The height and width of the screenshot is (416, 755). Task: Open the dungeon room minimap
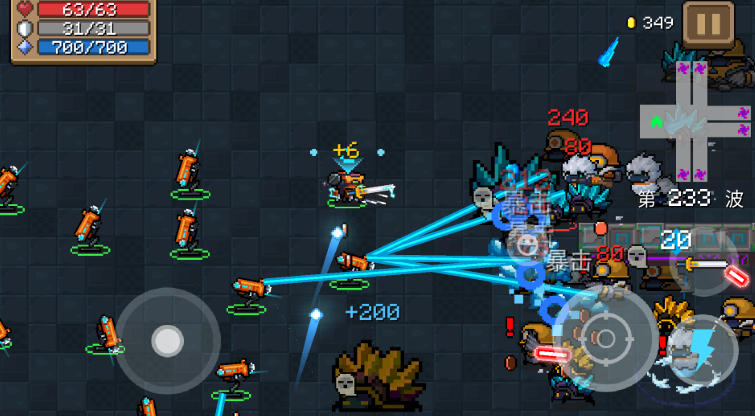pyautogui.click(x=697, y=122)
